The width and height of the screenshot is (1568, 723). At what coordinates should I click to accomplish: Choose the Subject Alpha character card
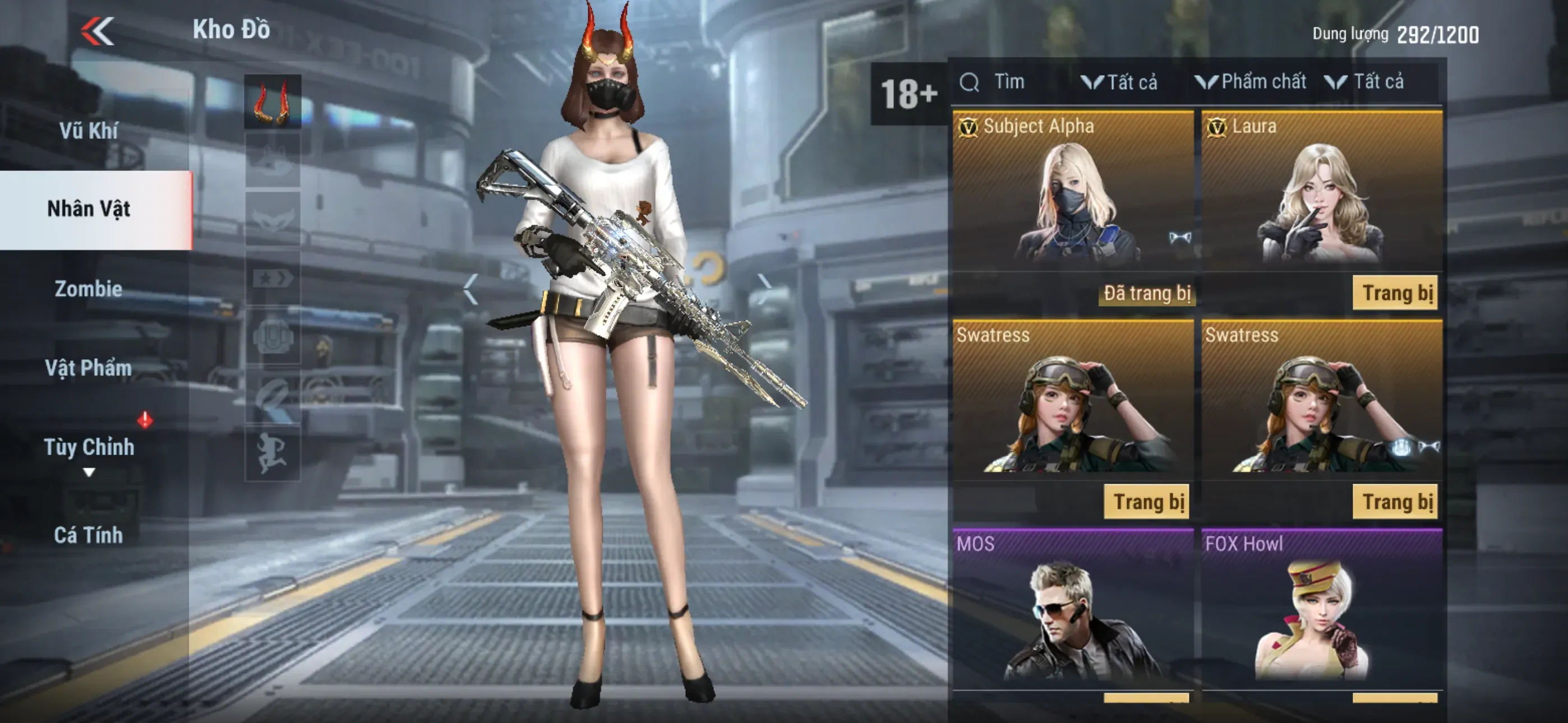1072,192
